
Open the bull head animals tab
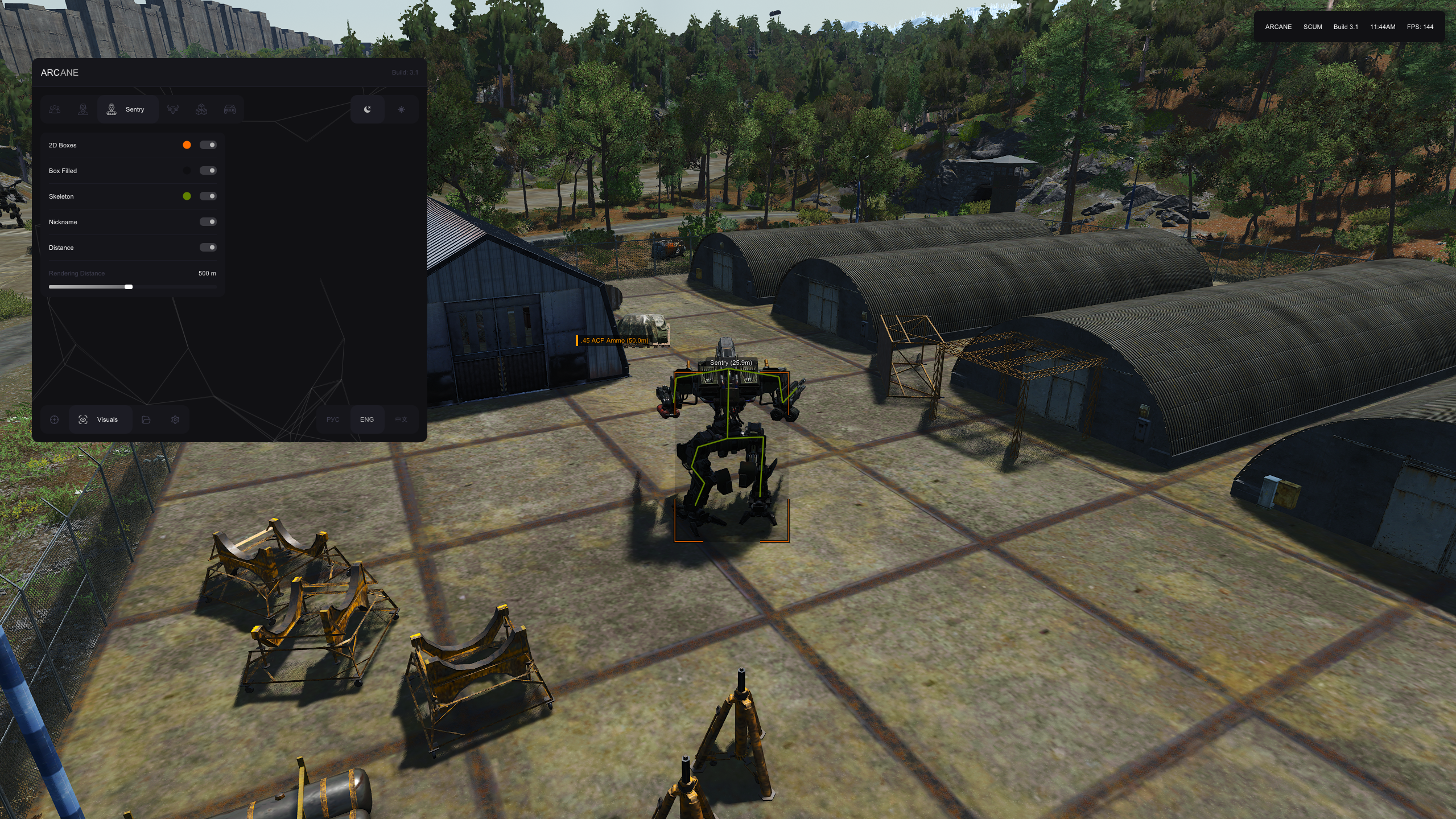(173, 109)
